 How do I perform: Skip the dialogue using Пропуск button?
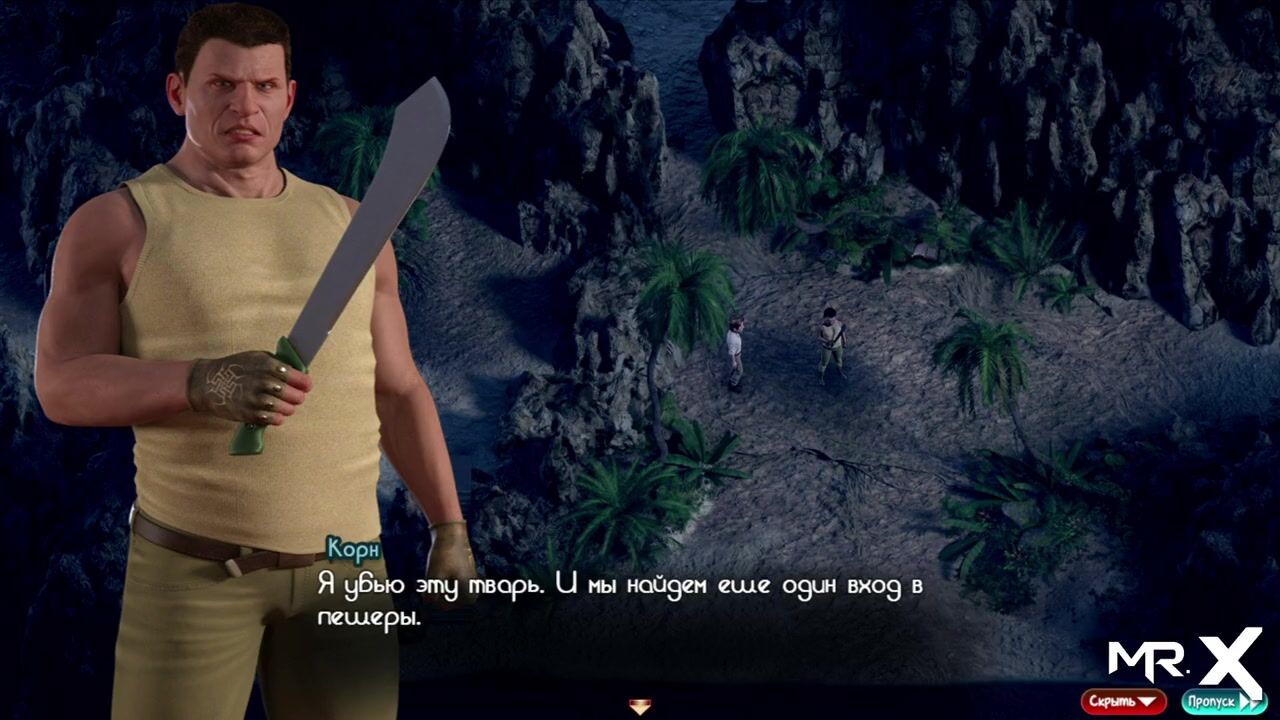coord(1223,701)
